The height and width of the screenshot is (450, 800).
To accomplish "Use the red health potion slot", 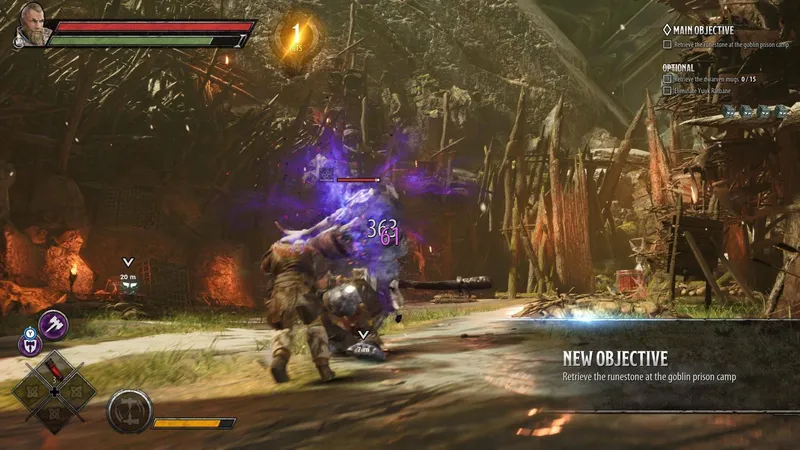I will 54,370.
